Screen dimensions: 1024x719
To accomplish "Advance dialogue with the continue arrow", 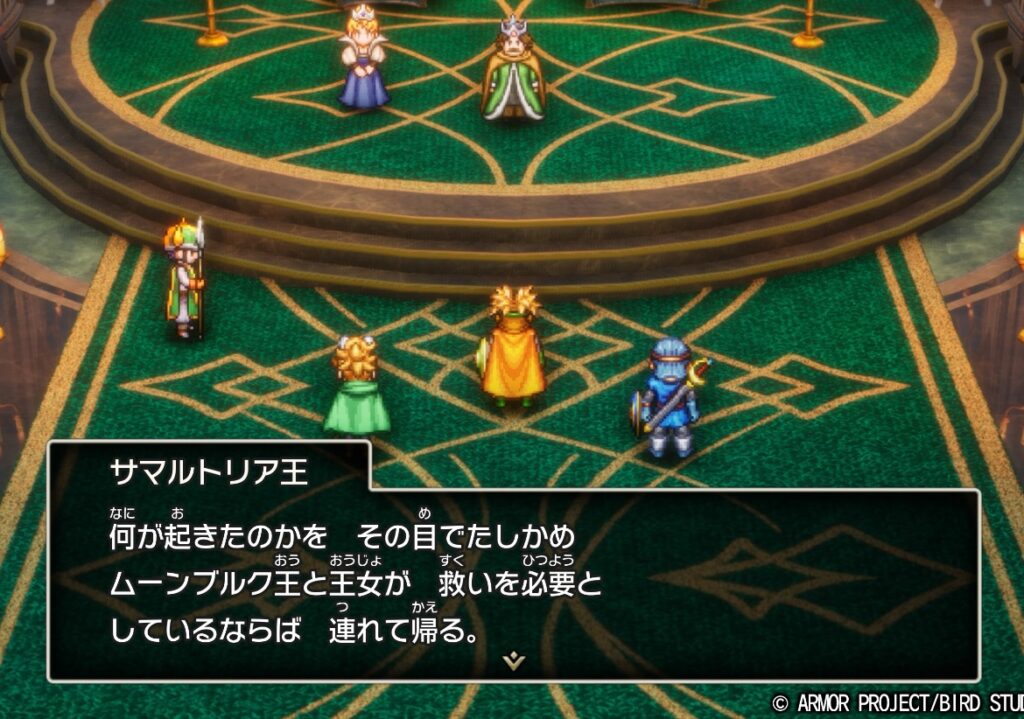I will (514, 661).
